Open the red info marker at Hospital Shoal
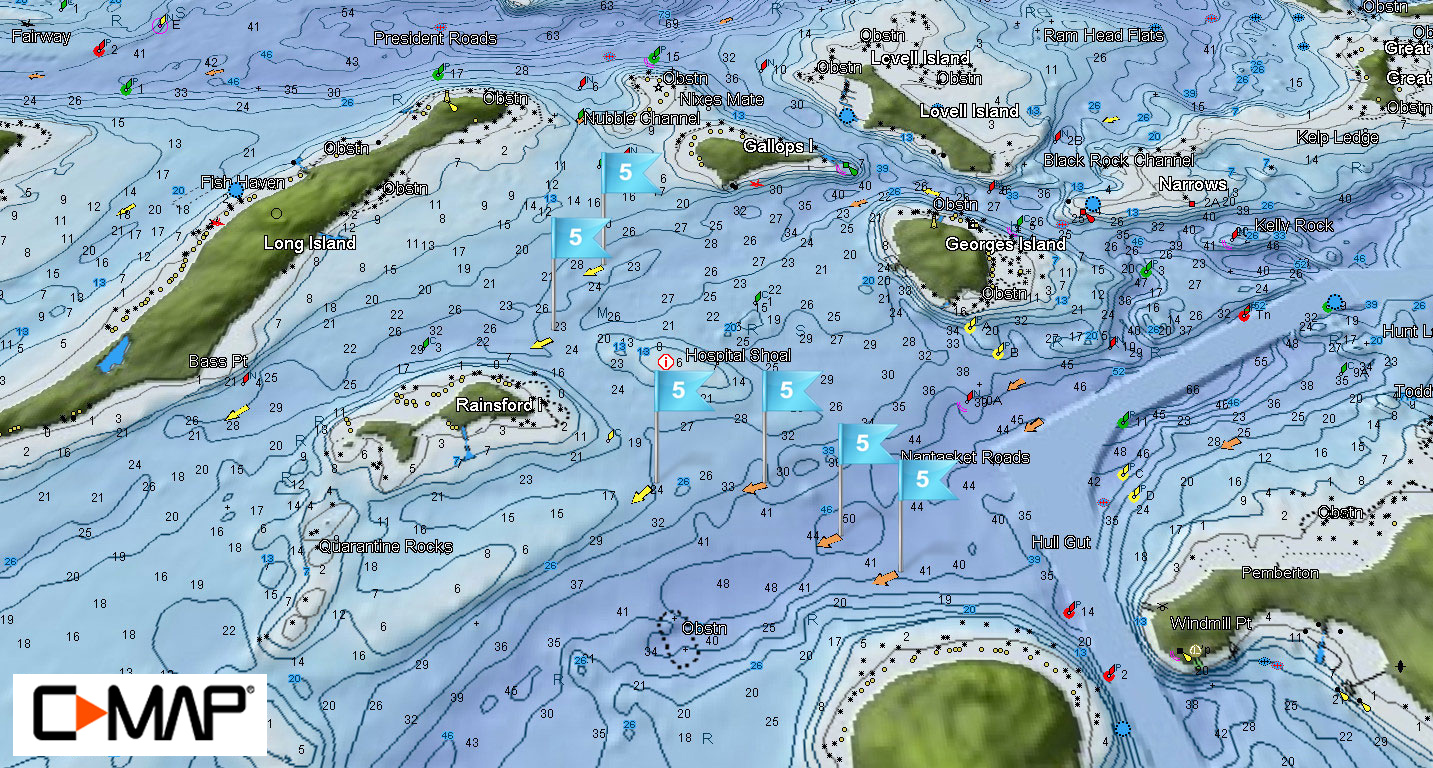Image resolution: width=1433 pixels, height=768 pixels. click(664, 361)
